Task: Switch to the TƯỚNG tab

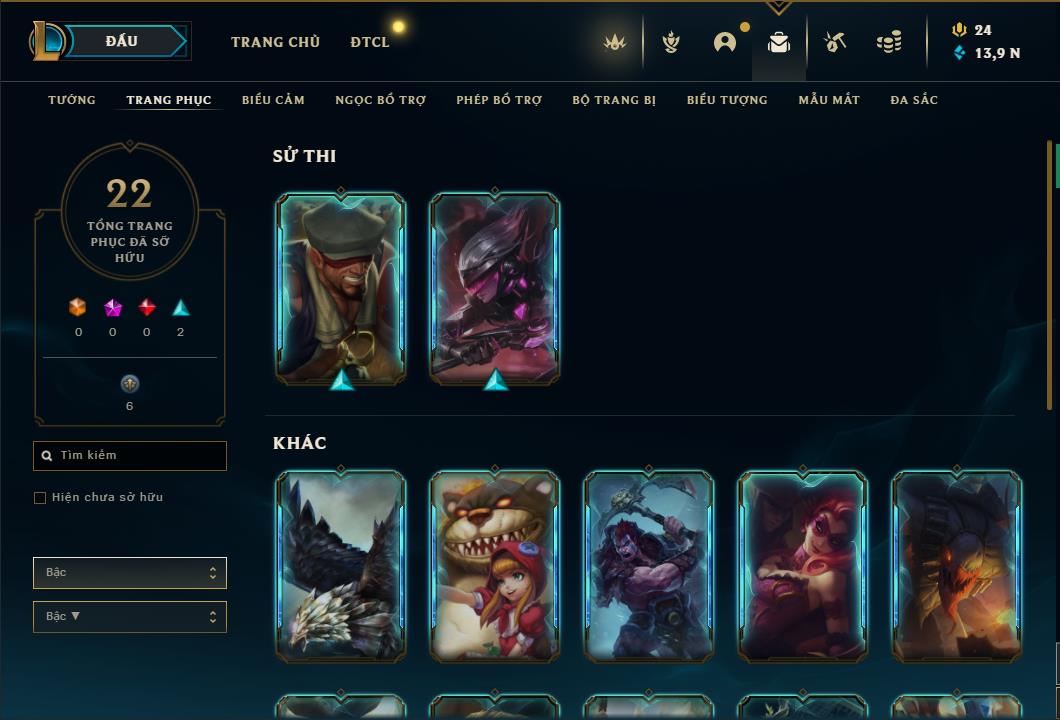Action: [x=72, y=100]
